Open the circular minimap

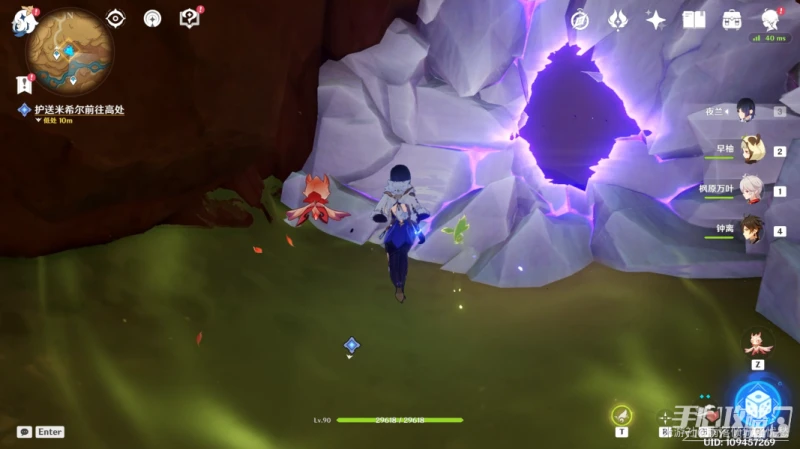click(69, 51)
